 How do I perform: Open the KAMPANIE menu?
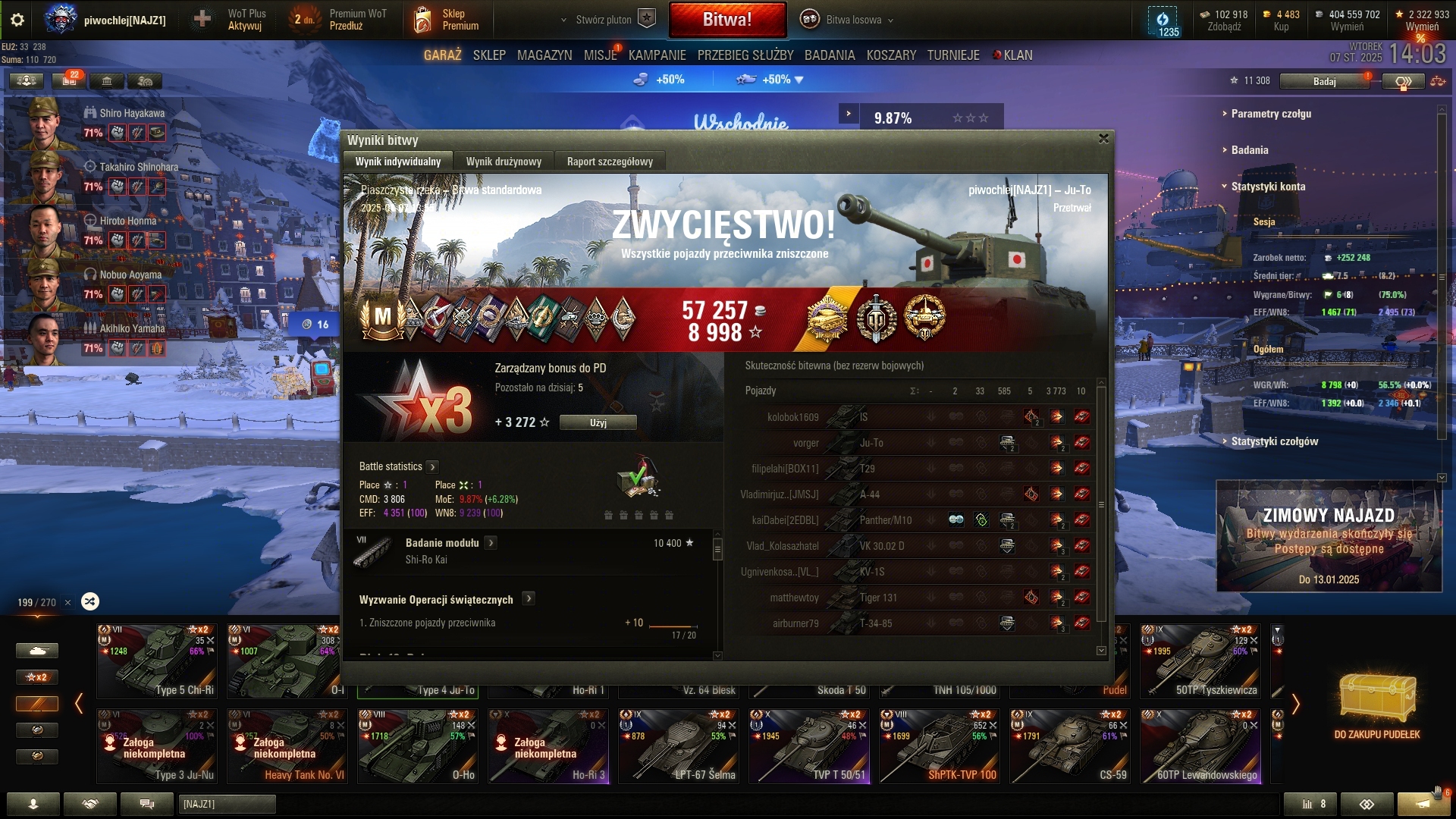click(x=657, y=55)
